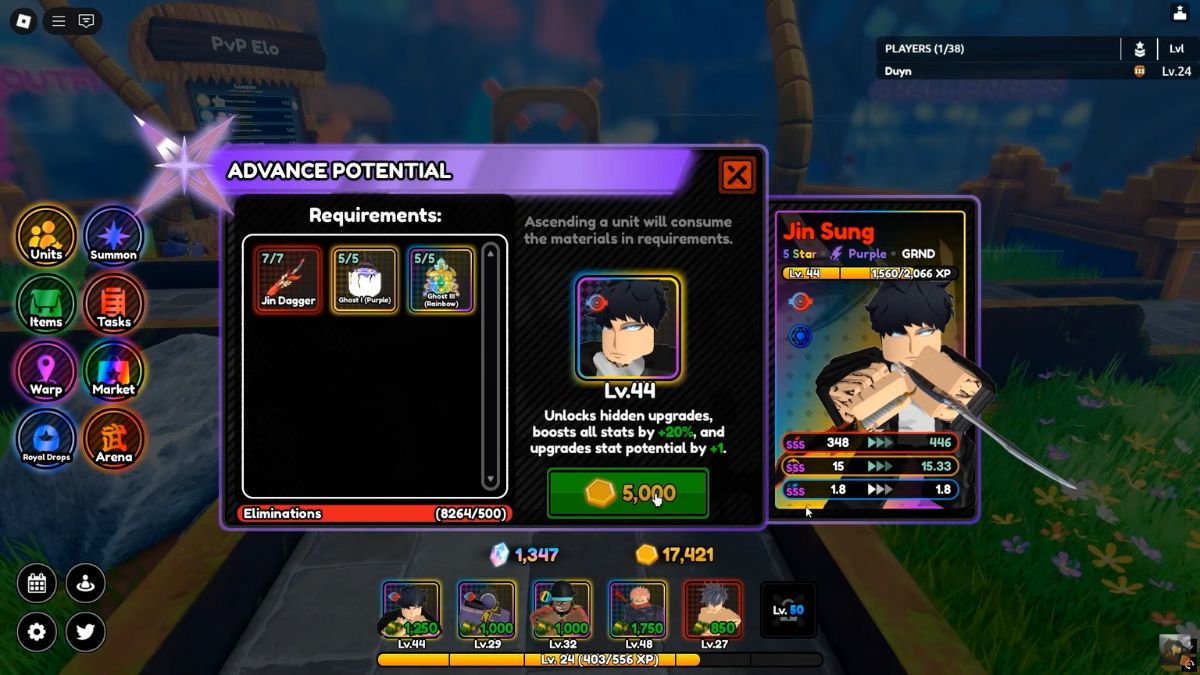Select the Ghost I (Purple) requirement
This screenshot has width=1200, height=675.
pyautogui.click(x=364, y=280)
